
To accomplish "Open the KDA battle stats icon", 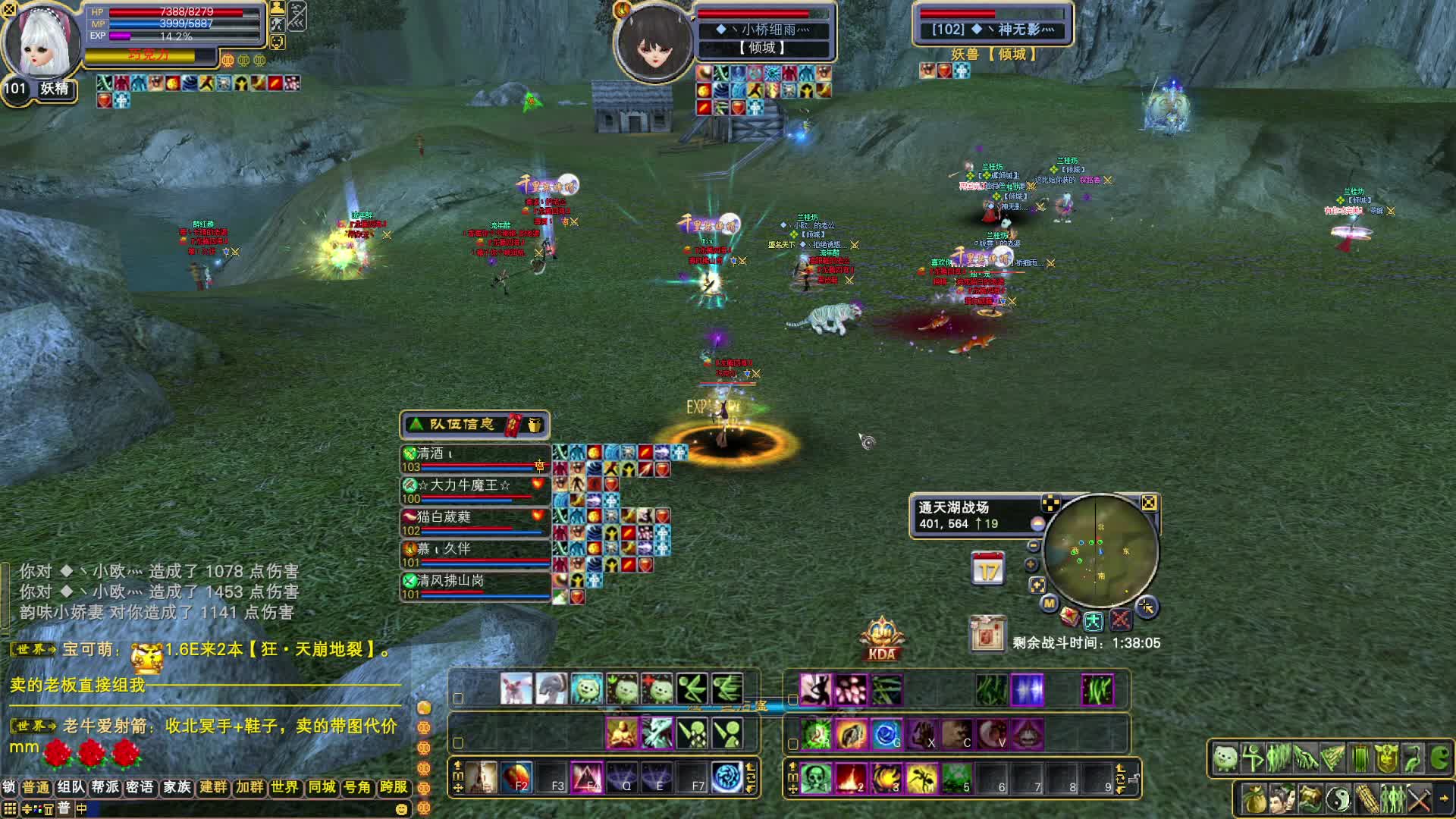I will [881, 641].
